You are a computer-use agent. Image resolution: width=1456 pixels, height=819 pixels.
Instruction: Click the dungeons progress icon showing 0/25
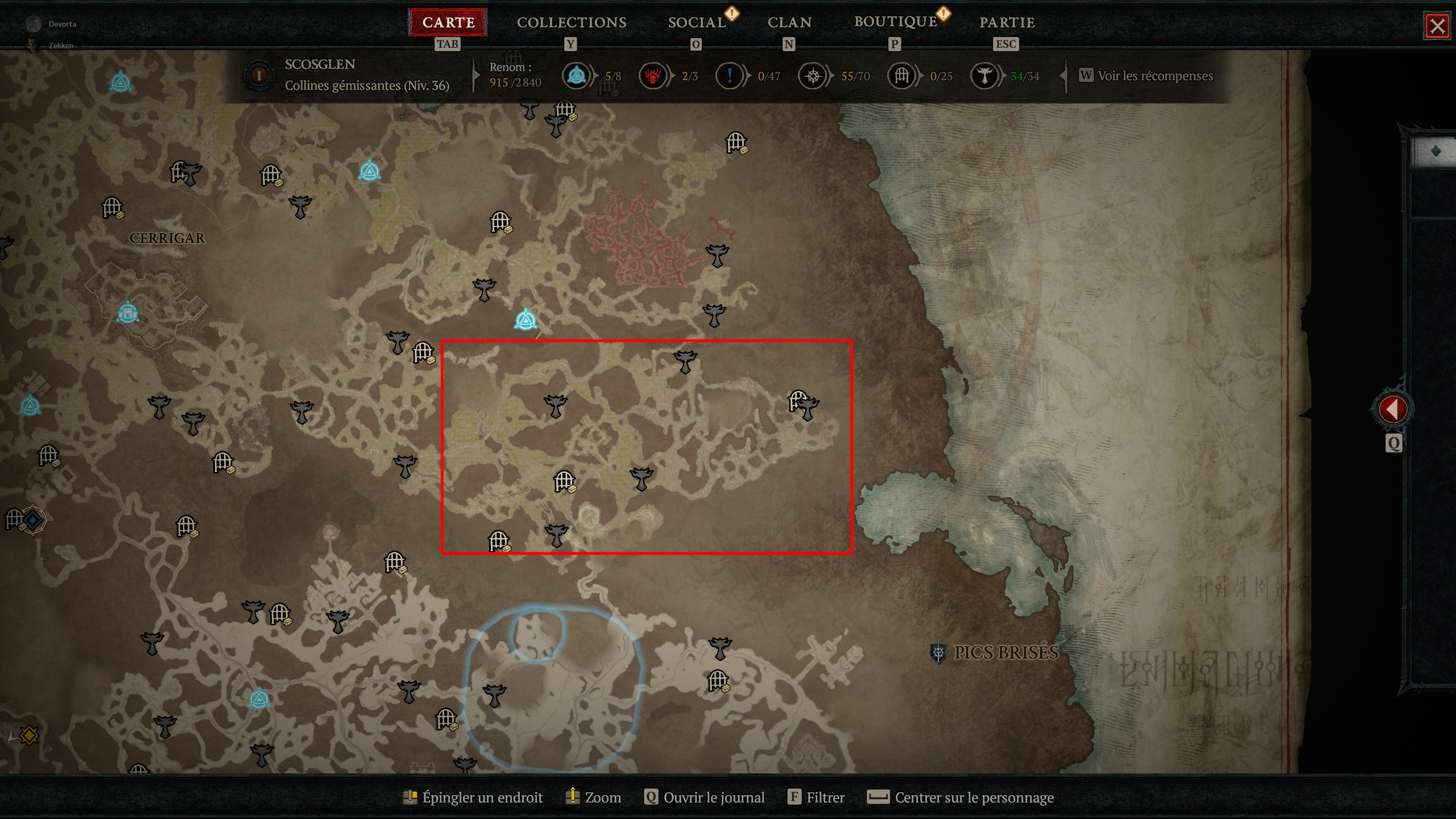pyautogui.click(x=901, y=76)
